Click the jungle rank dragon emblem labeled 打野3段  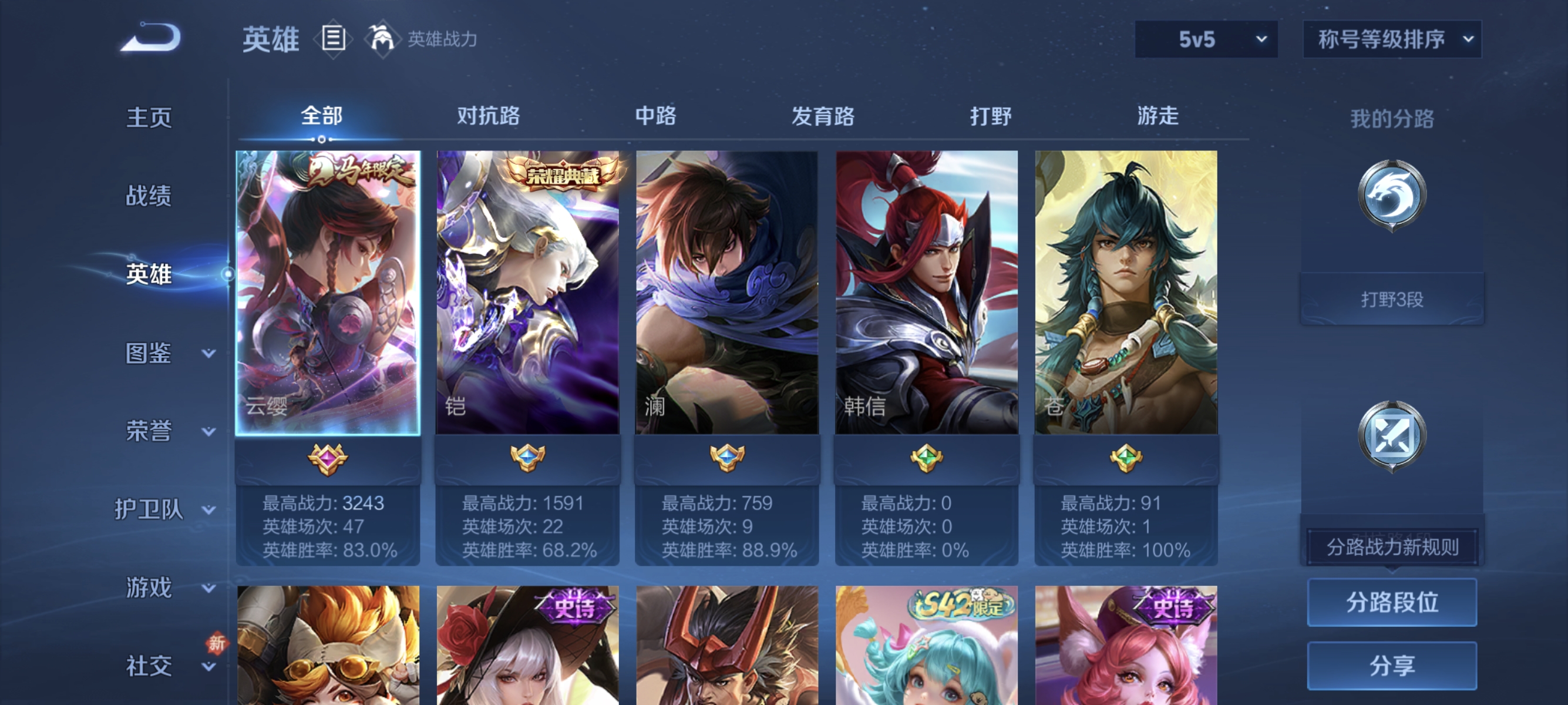tap(1392, 195)
